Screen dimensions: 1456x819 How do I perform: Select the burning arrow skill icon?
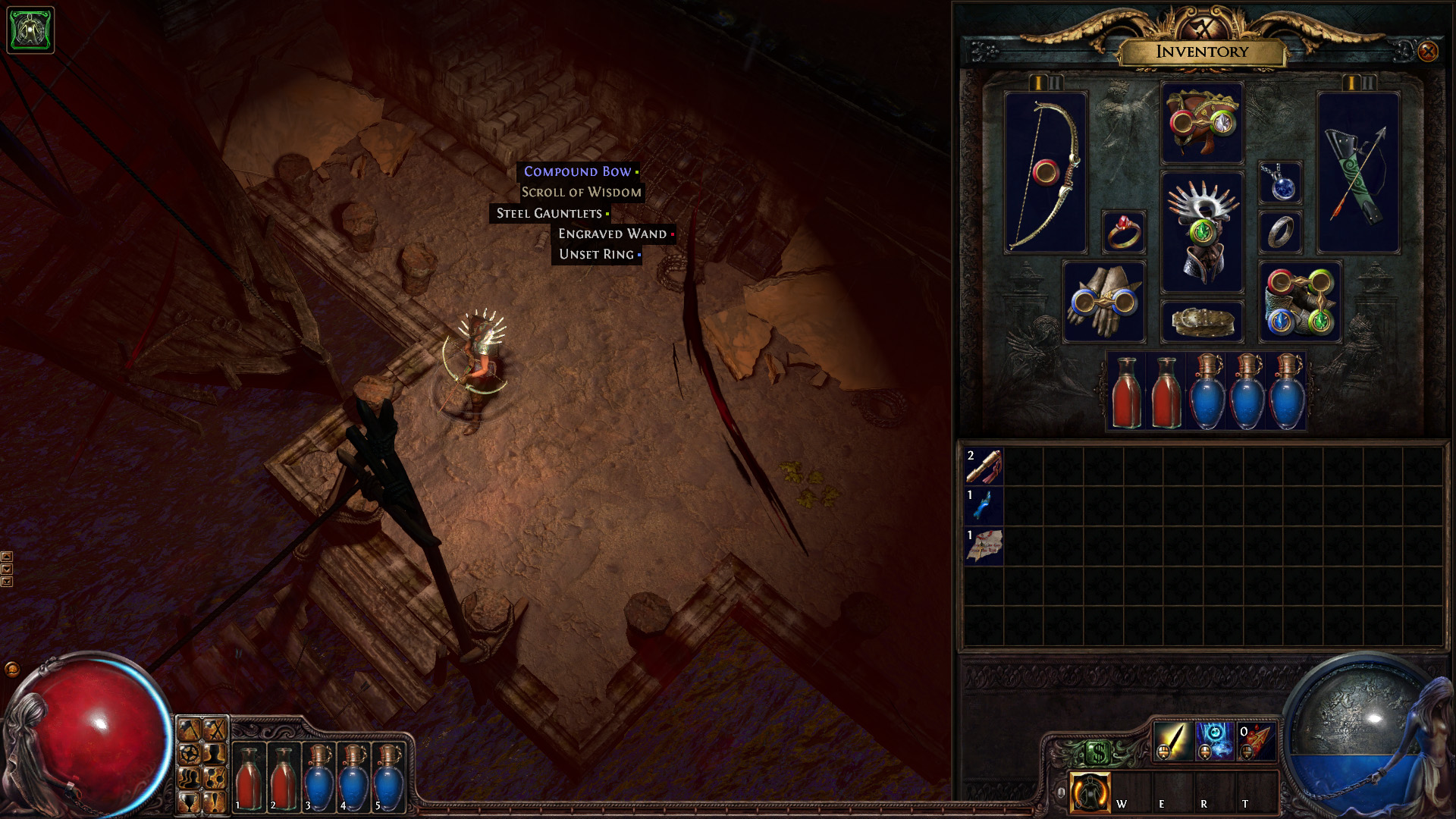pyautogui.click(x=1257, y=742)
